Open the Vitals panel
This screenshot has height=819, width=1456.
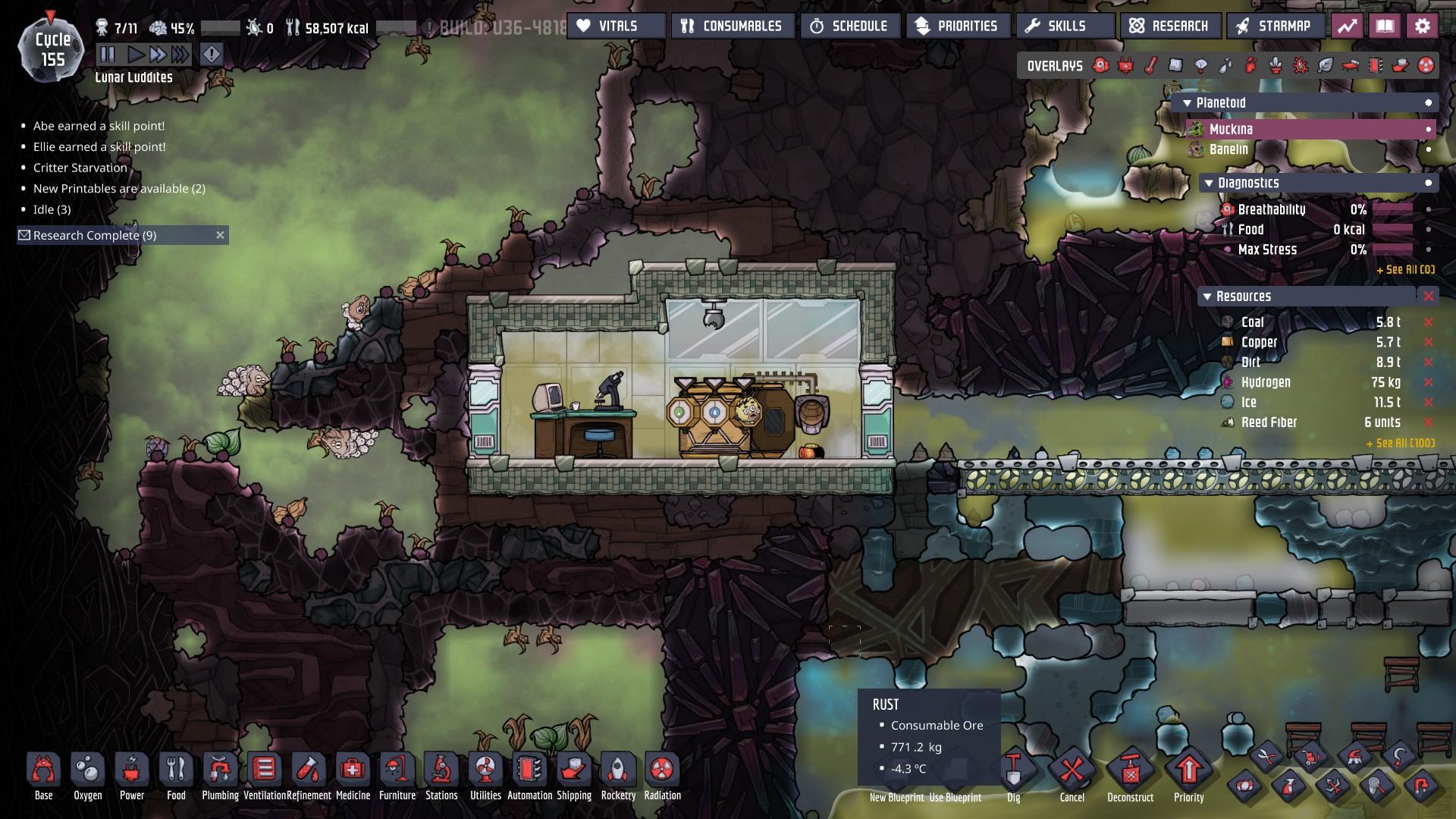coord(616,26)
